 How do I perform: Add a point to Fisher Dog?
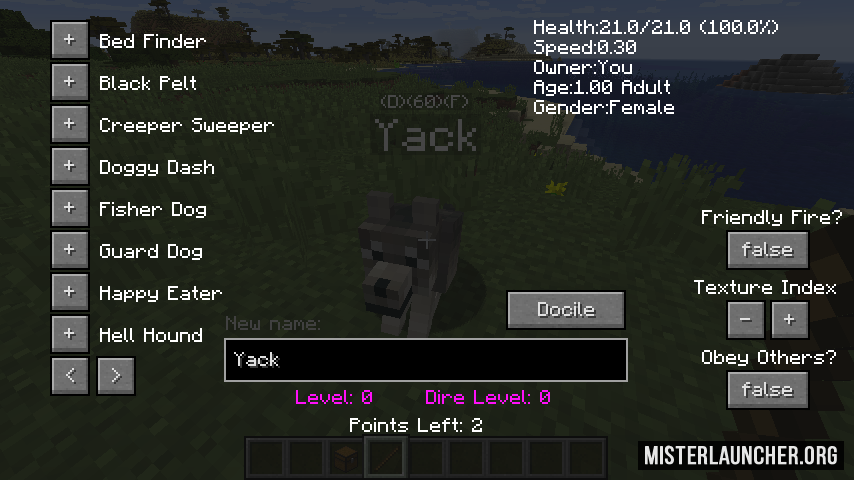69,209
